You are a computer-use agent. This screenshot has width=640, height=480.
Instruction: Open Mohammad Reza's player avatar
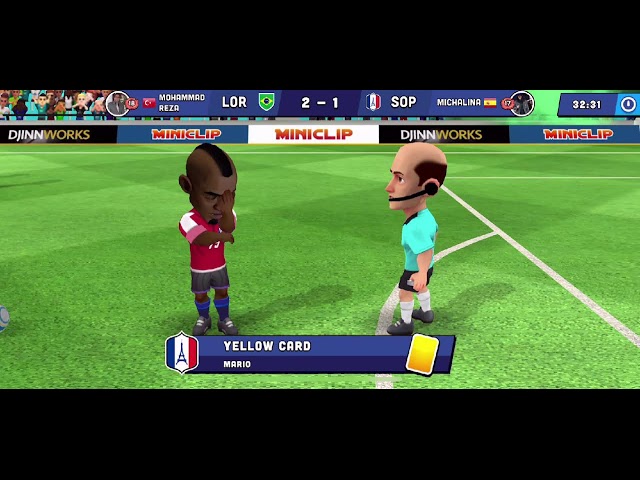click(x=118, y=103)
